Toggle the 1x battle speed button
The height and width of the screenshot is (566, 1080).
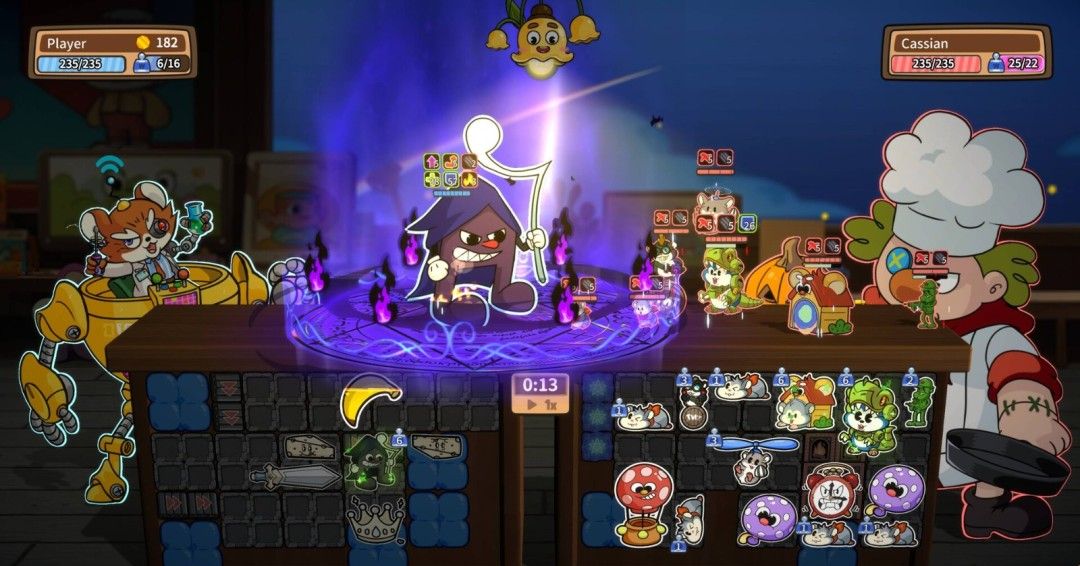[540, 405]
